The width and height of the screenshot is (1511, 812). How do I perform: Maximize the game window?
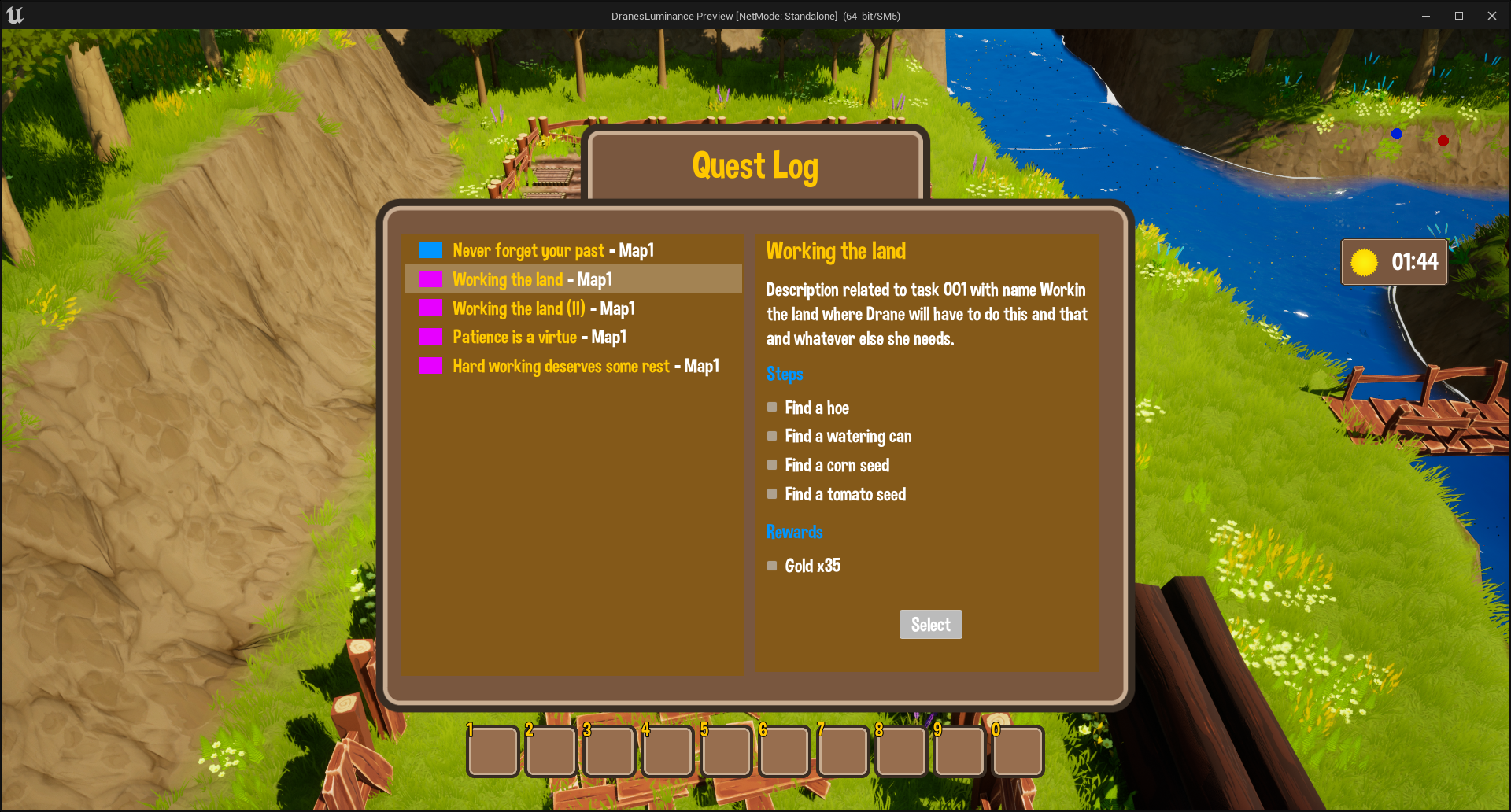1458,16
